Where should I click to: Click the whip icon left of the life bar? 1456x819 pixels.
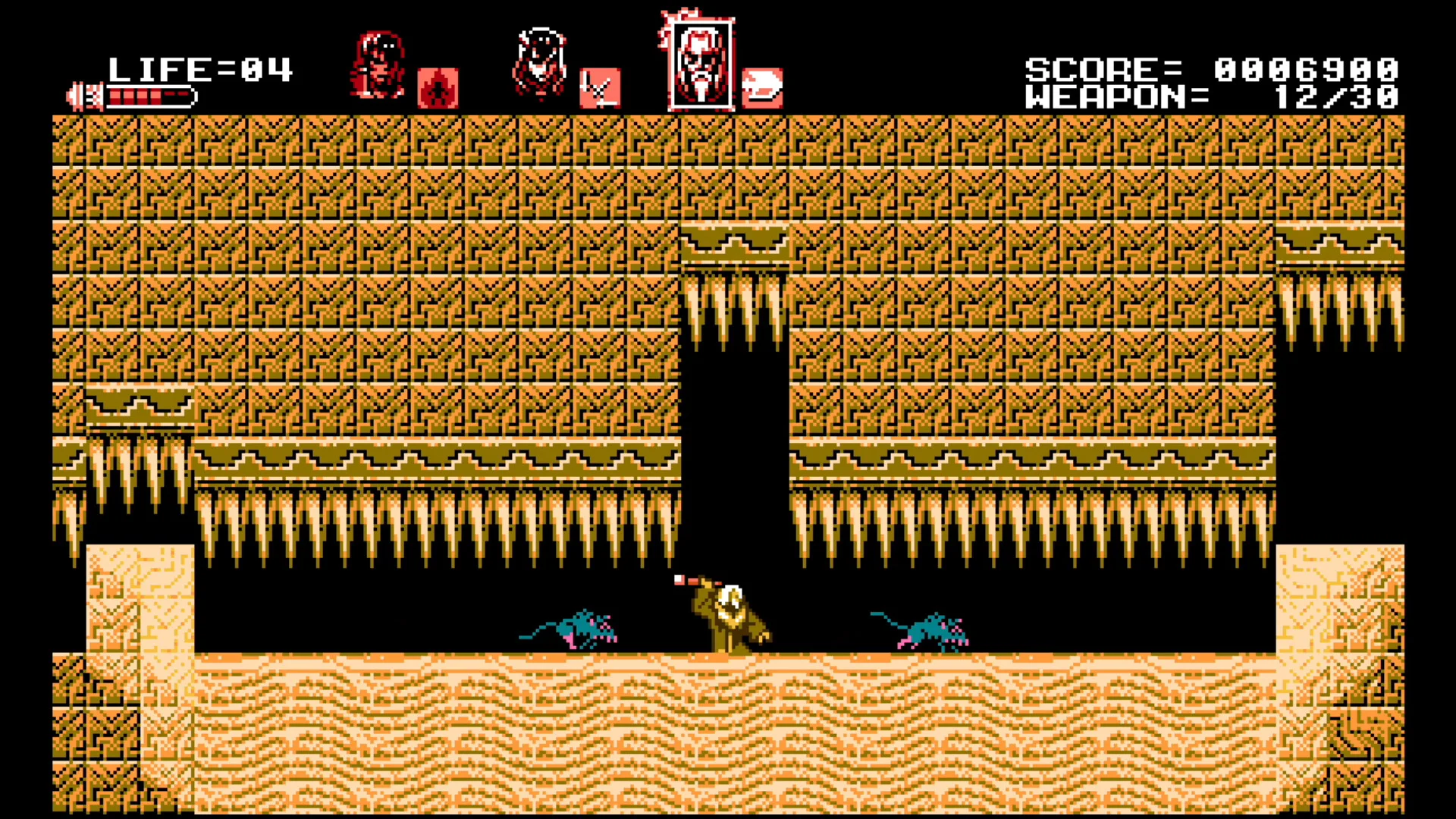point(86,93)
